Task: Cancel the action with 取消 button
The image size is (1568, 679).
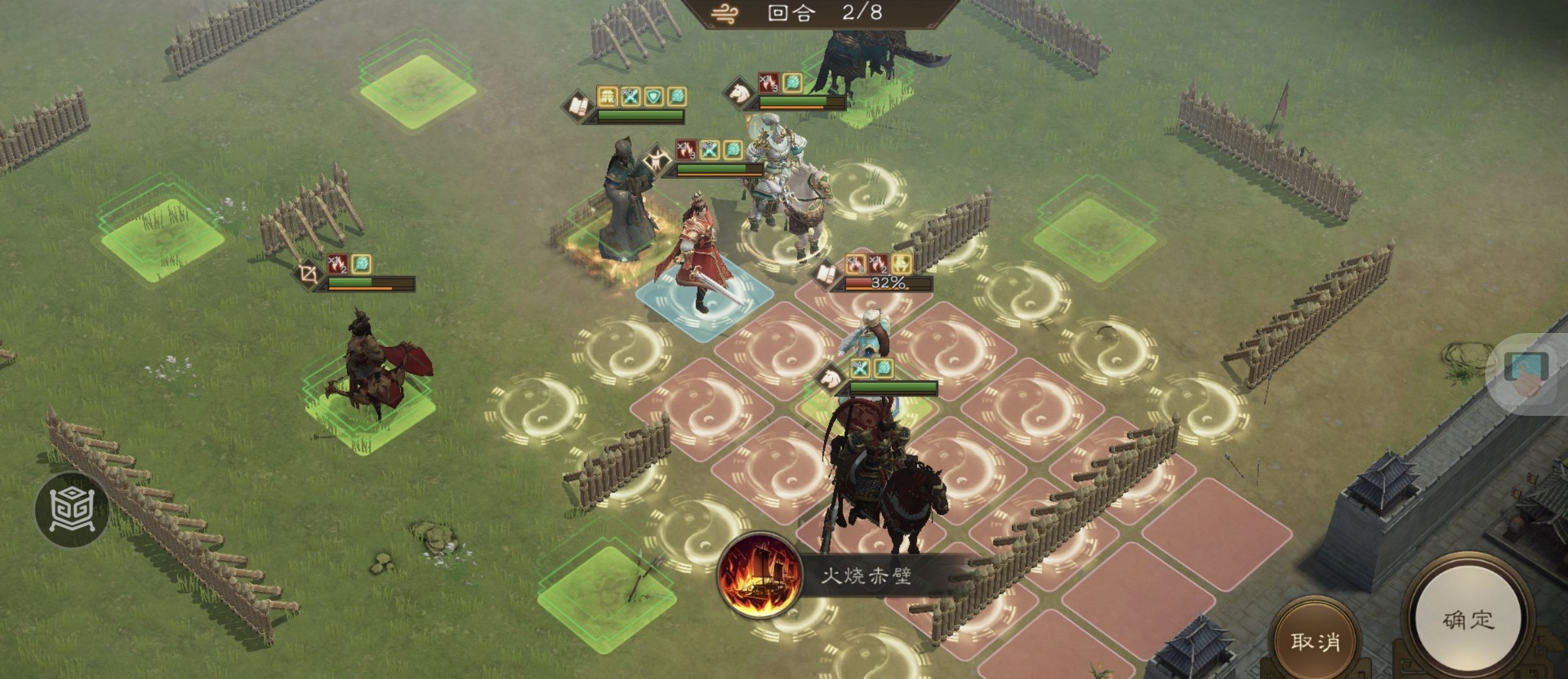Action: pos(1315,641)
